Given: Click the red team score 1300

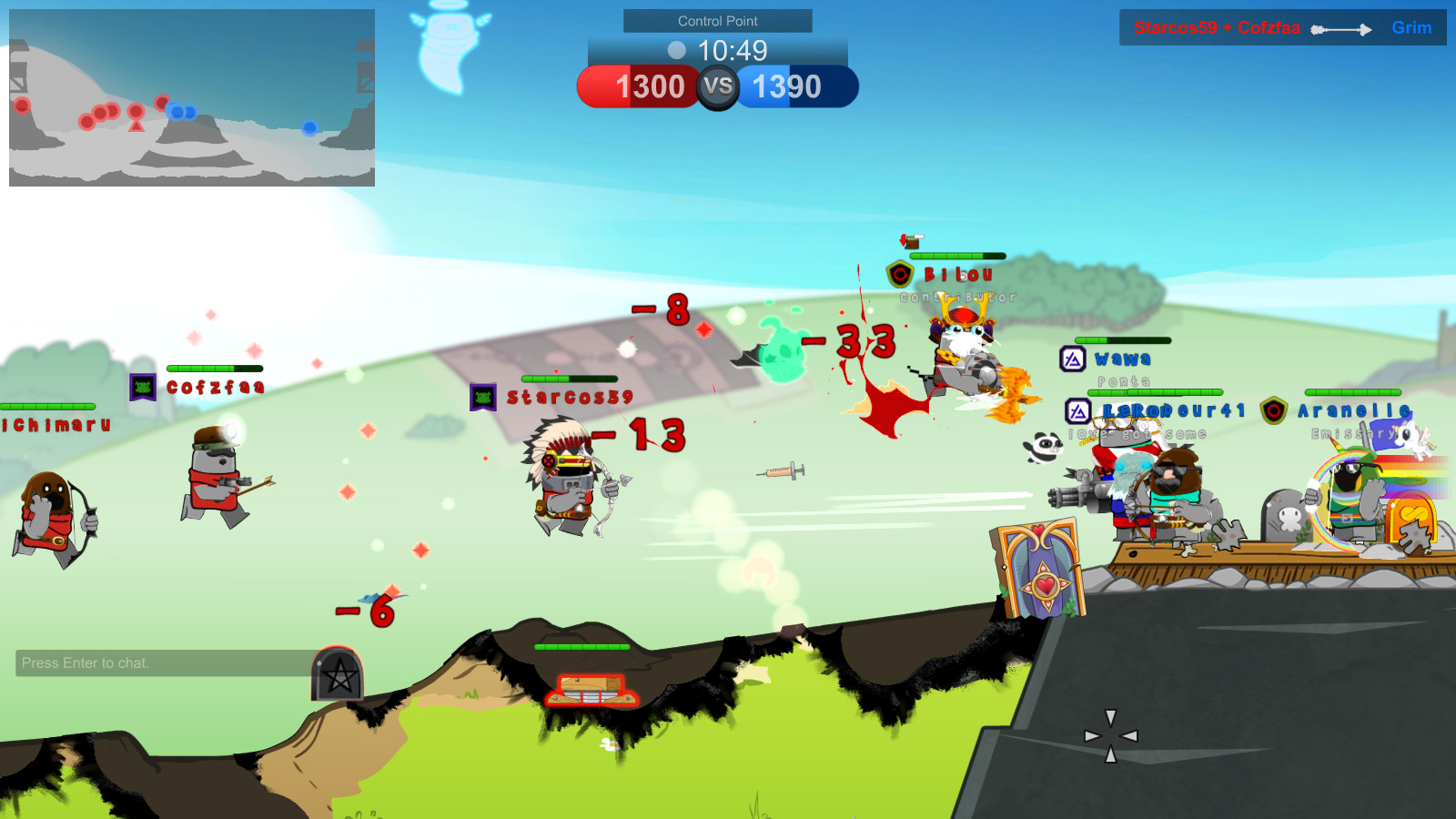Looking at the screenshot, I should [651, 86].
